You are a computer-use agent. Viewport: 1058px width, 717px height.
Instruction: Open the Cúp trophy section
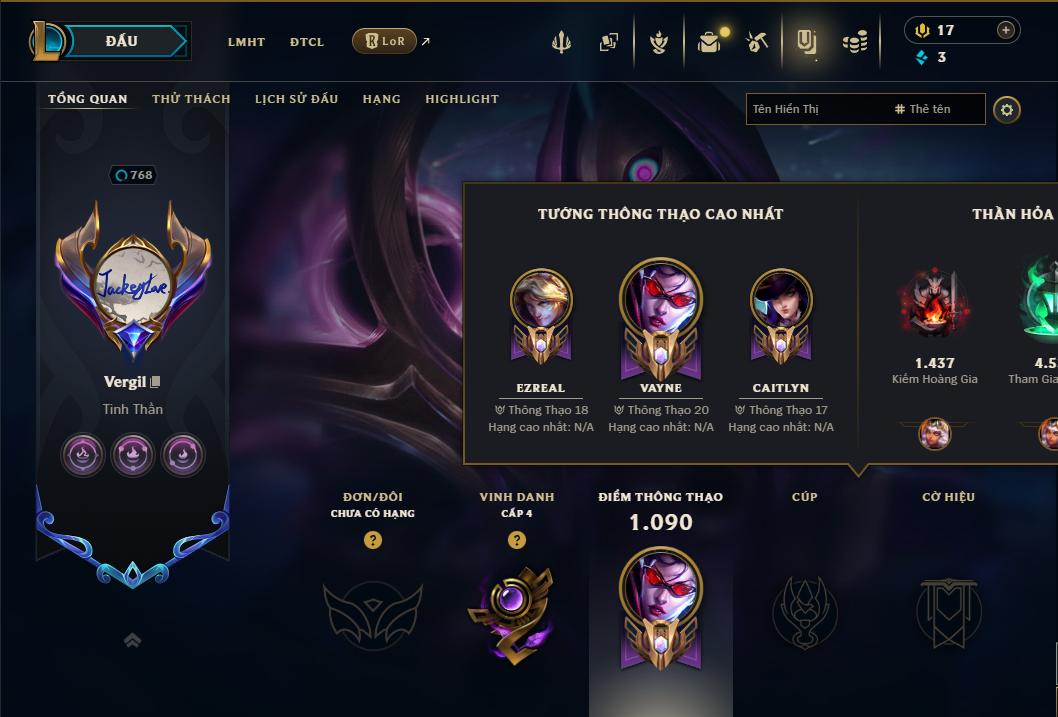(x=804, y=612)
